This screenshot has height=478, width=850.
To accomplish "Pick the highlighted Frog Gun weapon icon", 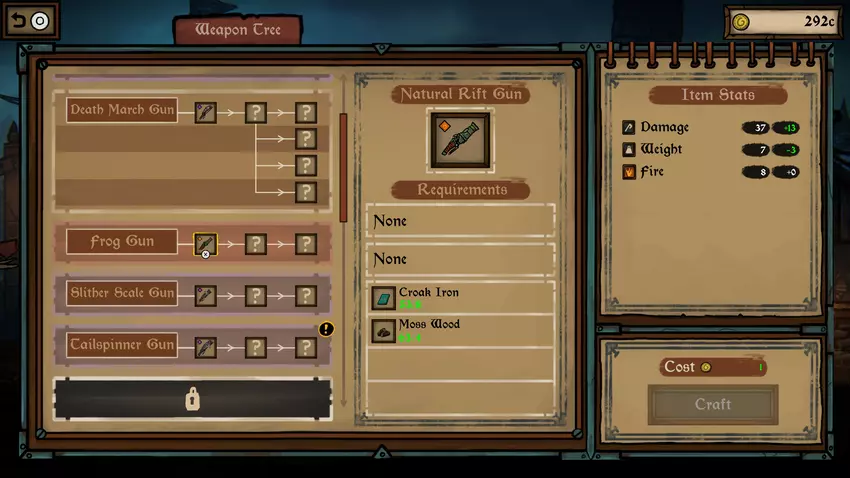I will [205, 243].
